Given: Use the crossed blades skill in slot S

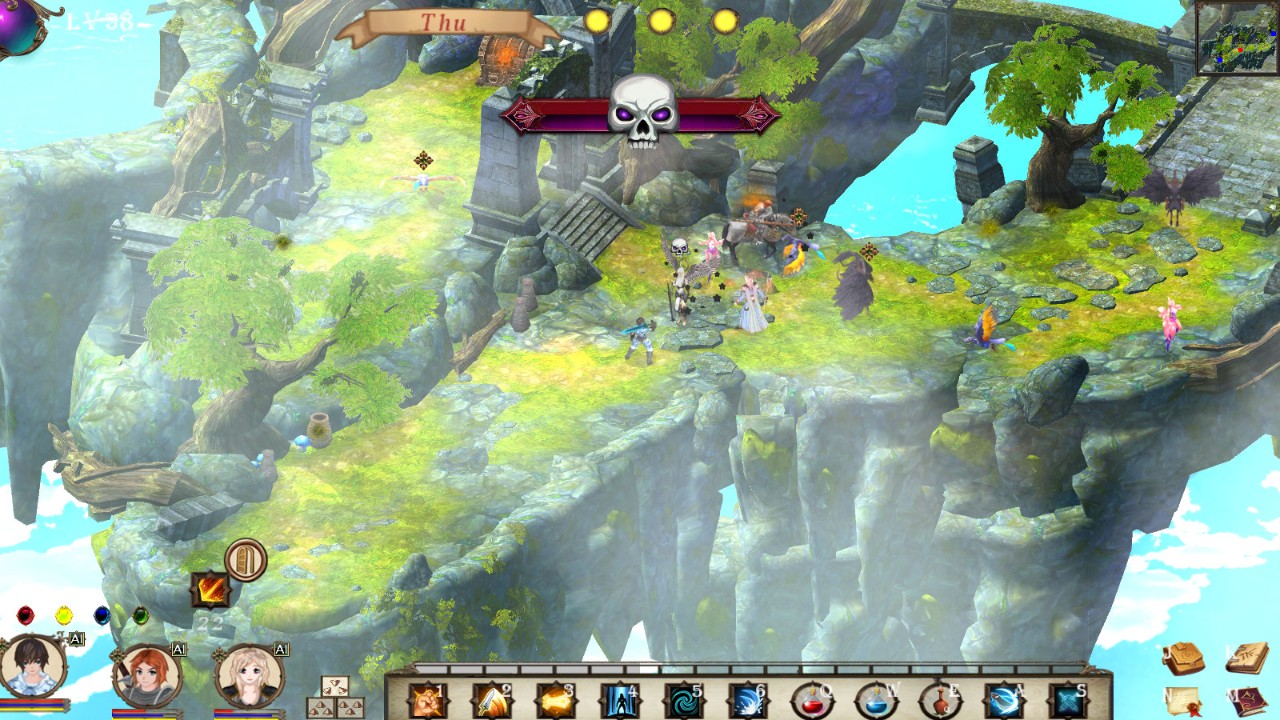Looking at the screenshot, I should [x=1067, y=700].
